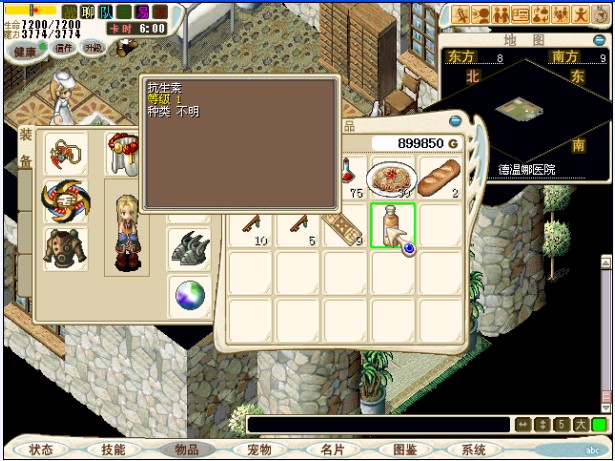
Task: Open the 状态 status menu
Action: coord(42,450)
